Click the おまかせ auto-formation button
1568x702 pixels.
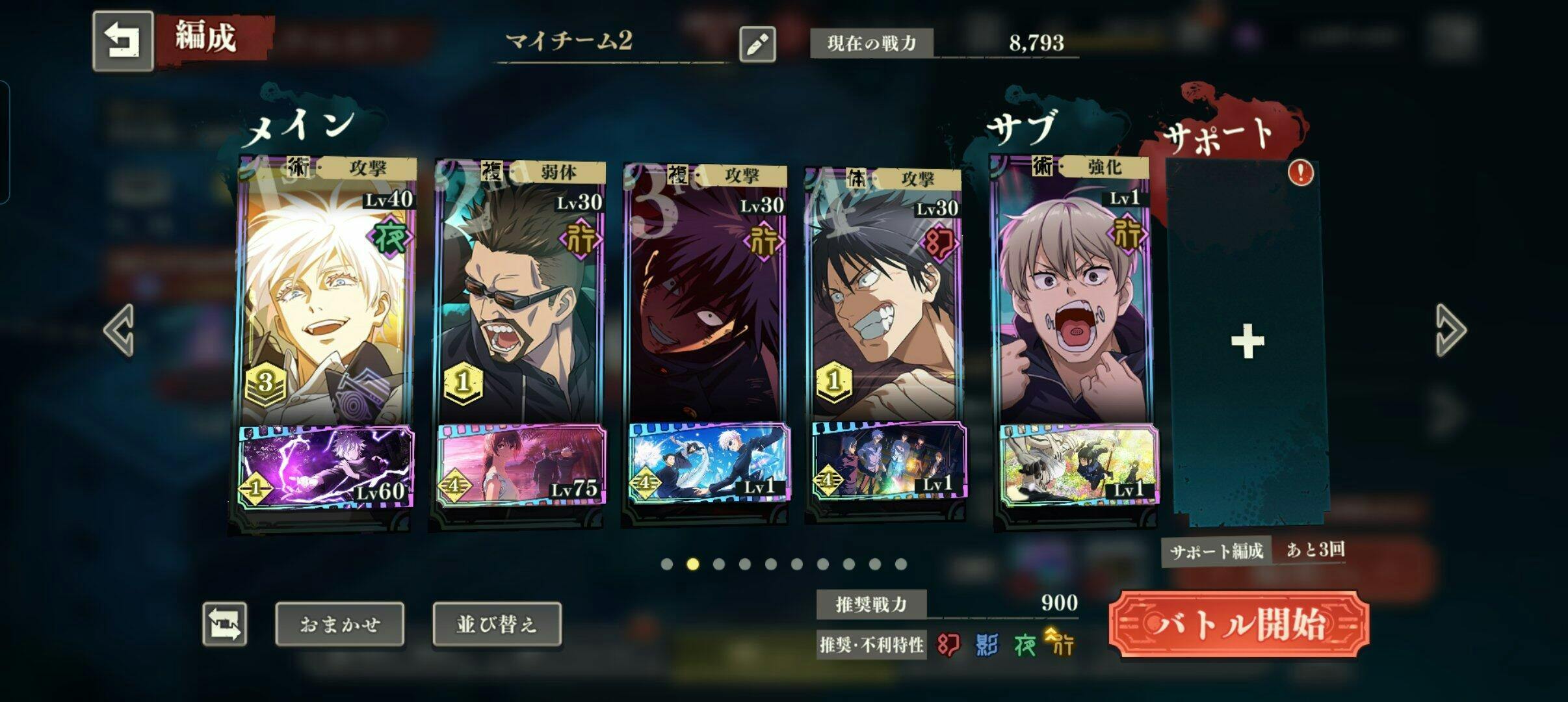point(339,624)
